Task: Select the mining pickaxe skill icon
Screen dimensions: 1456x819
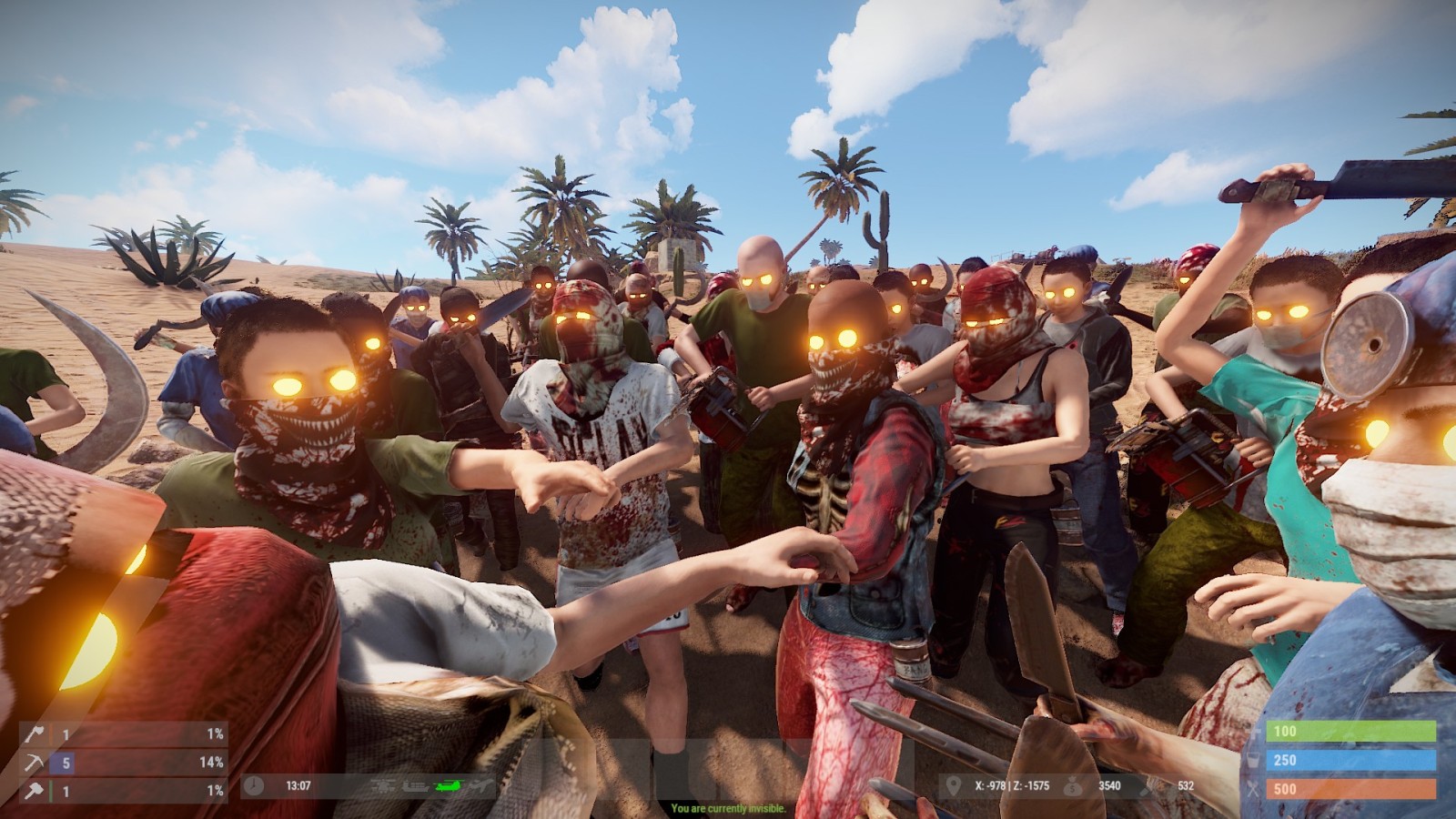Action: [35, 763]
